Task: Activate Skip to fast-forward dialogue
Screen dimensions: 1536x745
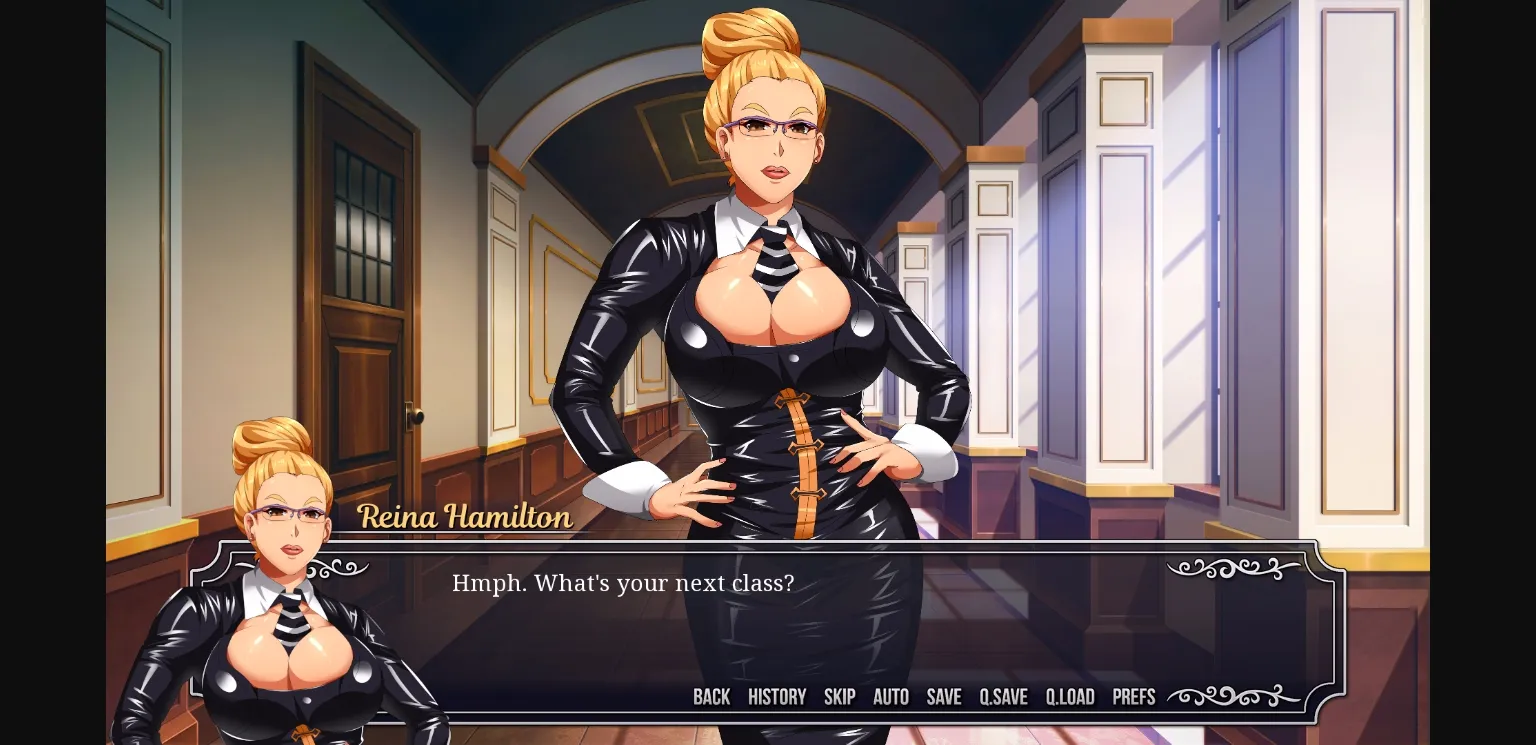Action: click(839, 697)
